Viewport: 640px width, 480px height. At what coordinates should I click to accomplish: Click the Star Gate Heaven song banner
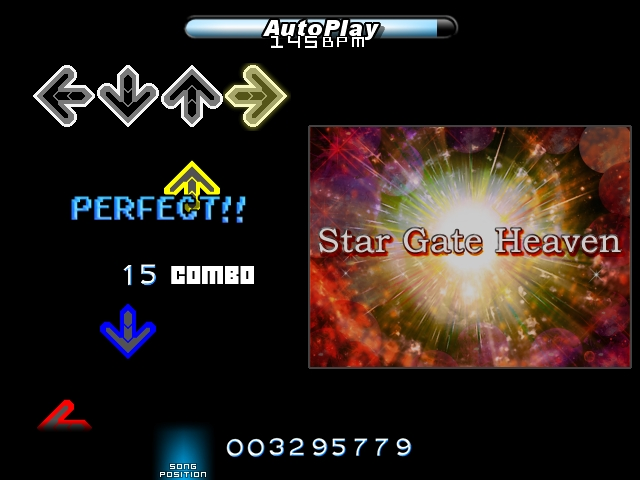click(470, 246)
